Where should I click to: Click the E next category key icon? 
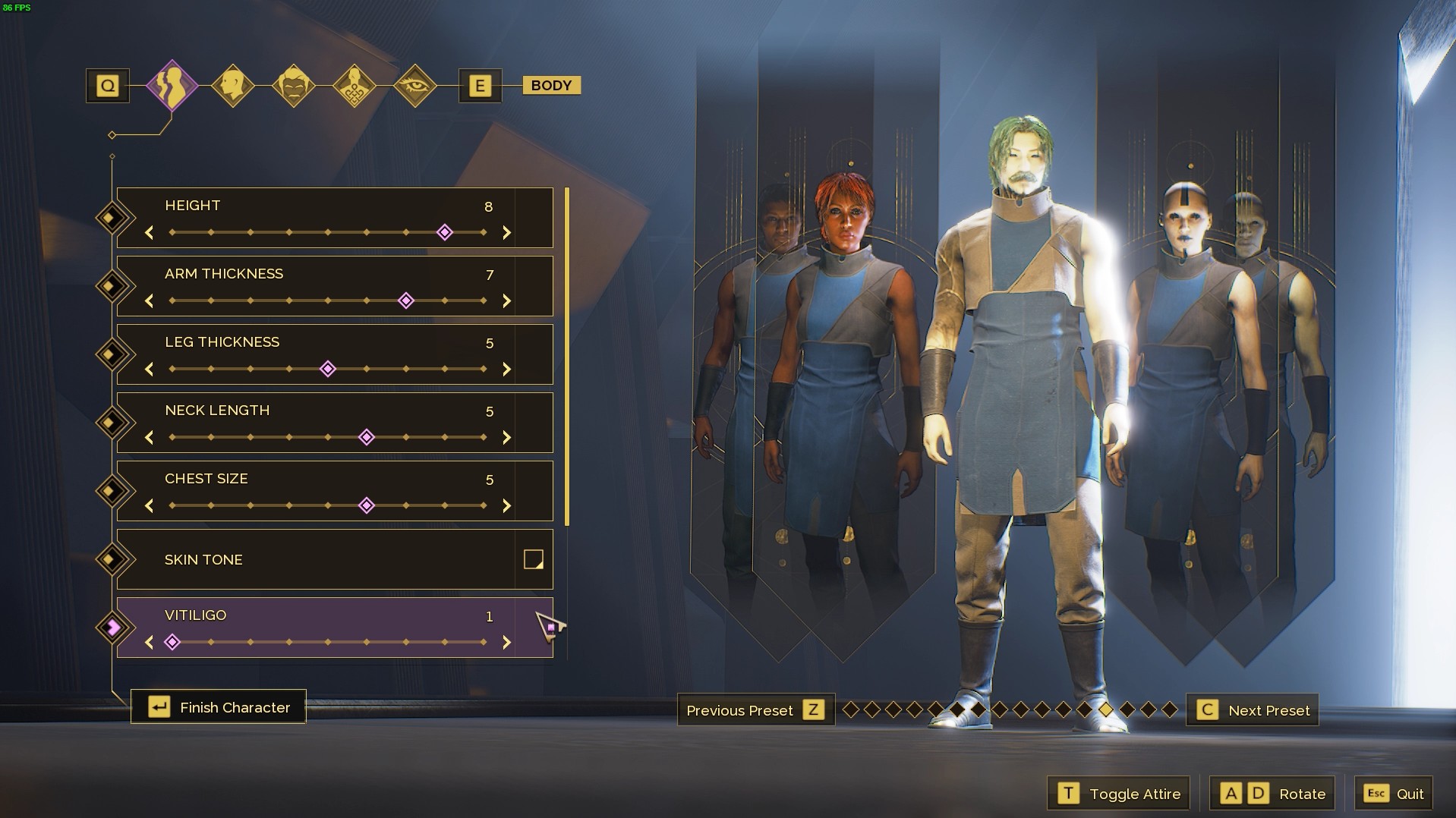click(x=480, y=85)
